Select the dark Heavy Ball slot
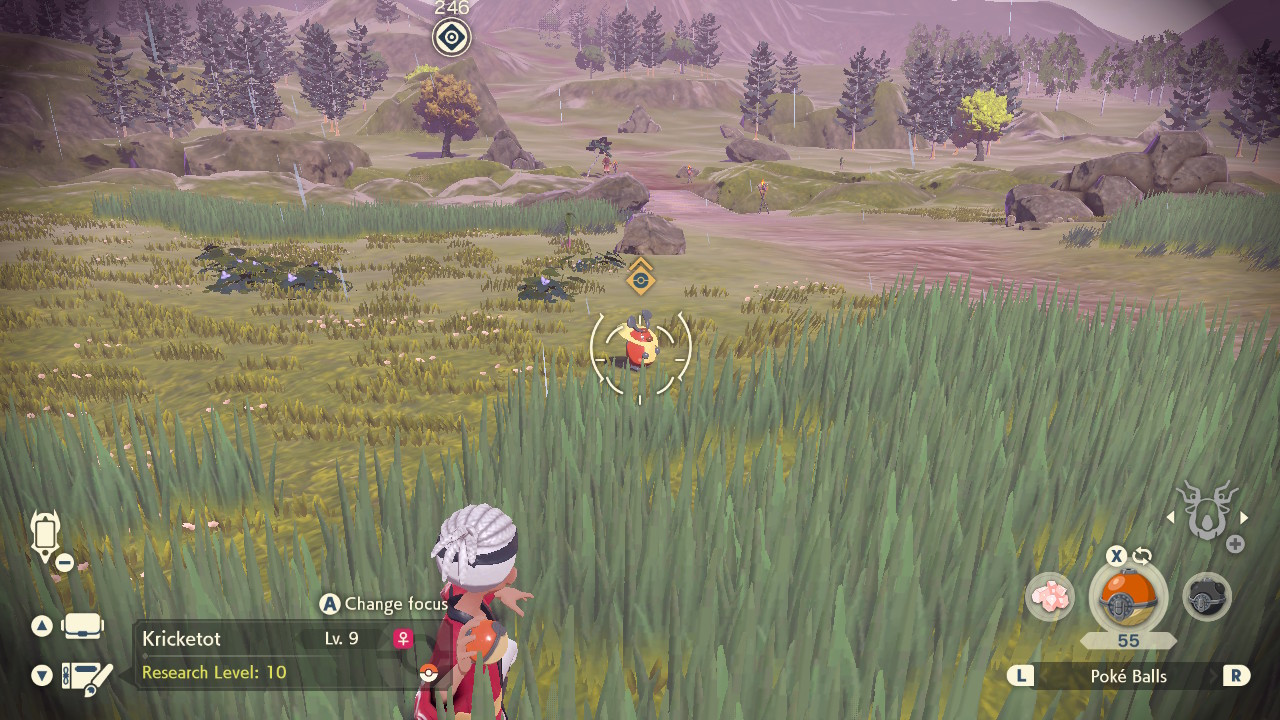1280x720 pixels. (x=1207, y=597)
